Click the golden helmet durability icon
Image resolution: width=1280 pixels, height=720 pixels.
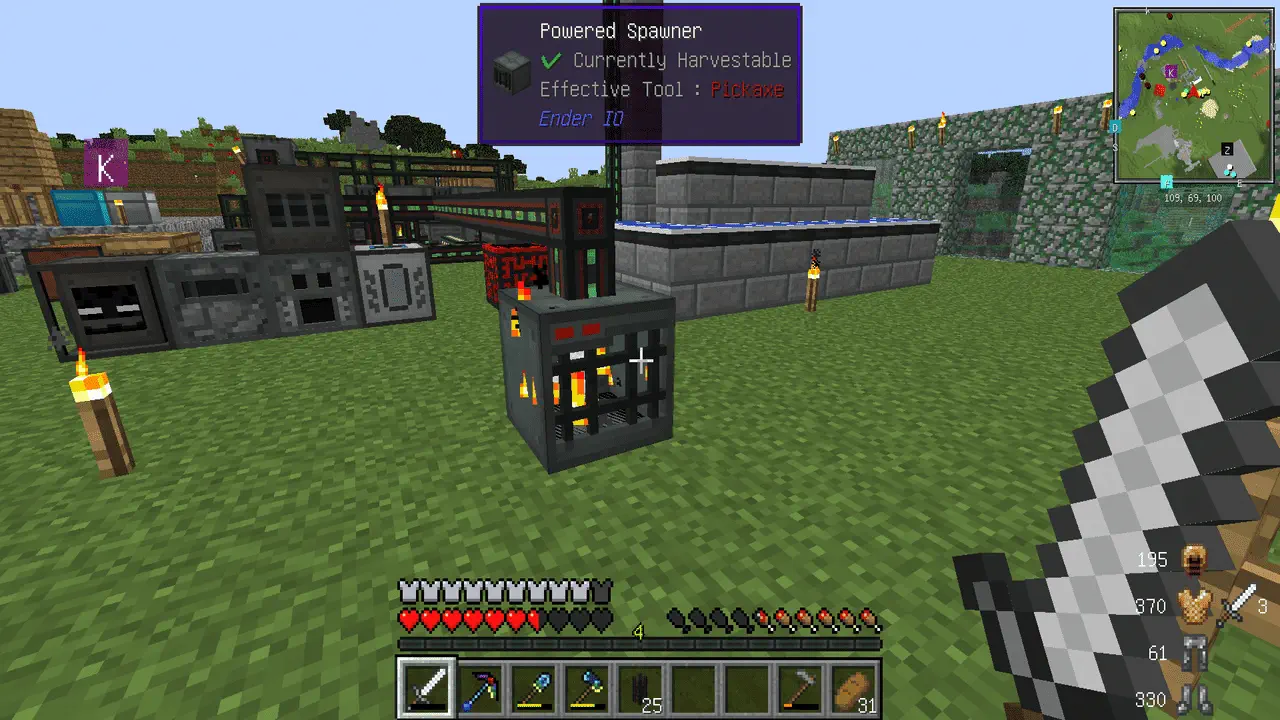pyautogui.click(x=1192, y=561)
